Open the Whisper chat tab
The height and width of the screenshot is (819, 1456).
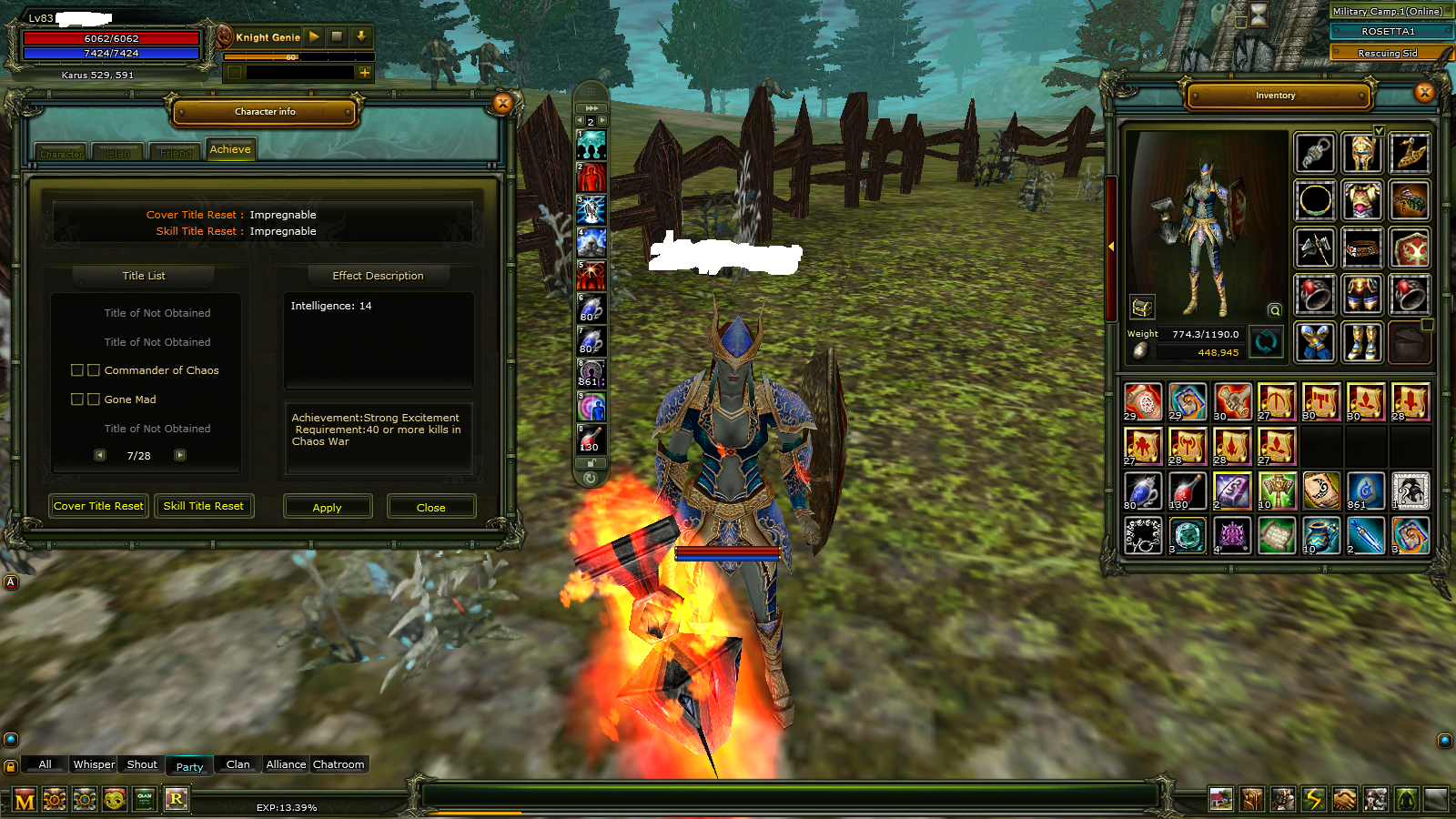coord(93,764)
